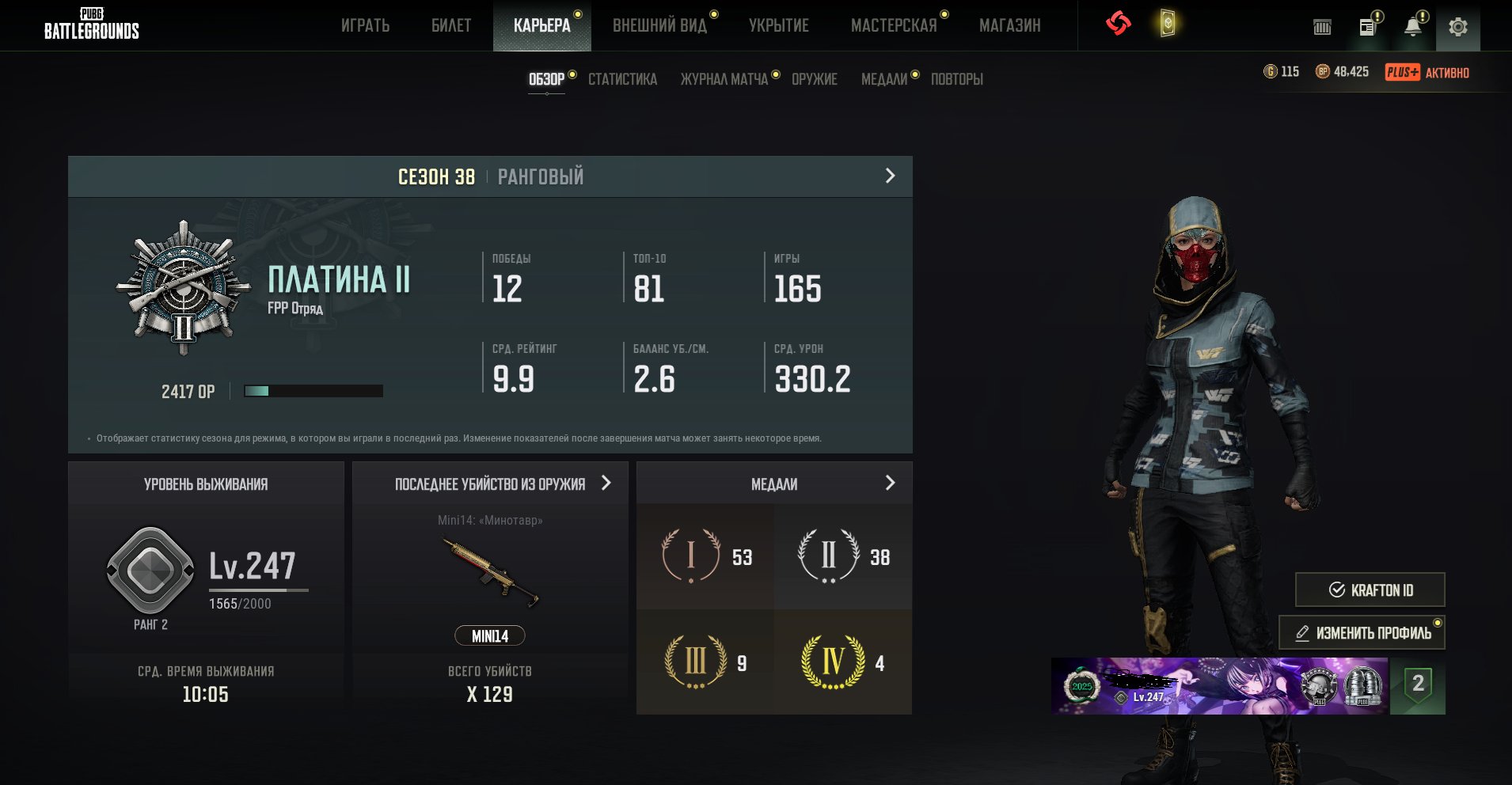The width and height of the screenshot is (1512, 785).
Task: Visit the МАГАЗИН tab
Action: point(1009,26)
